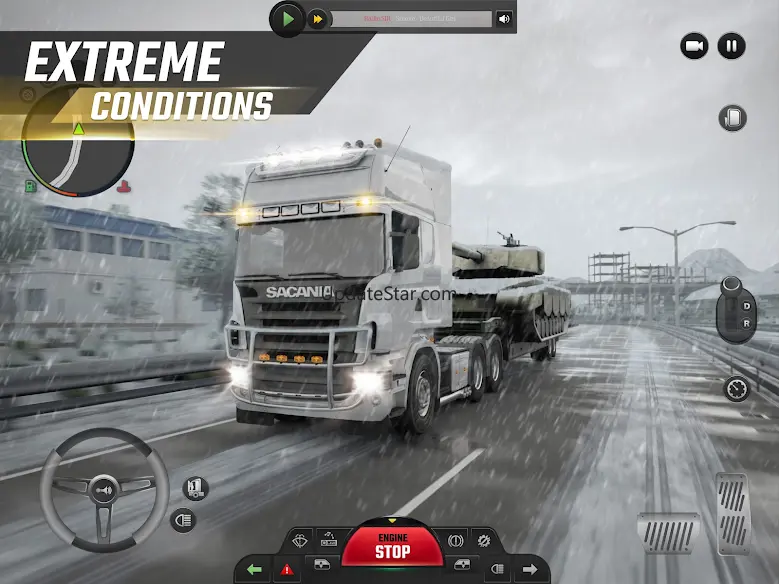Switch the camera view
This screenshot has height=584, width=779.
694,45
